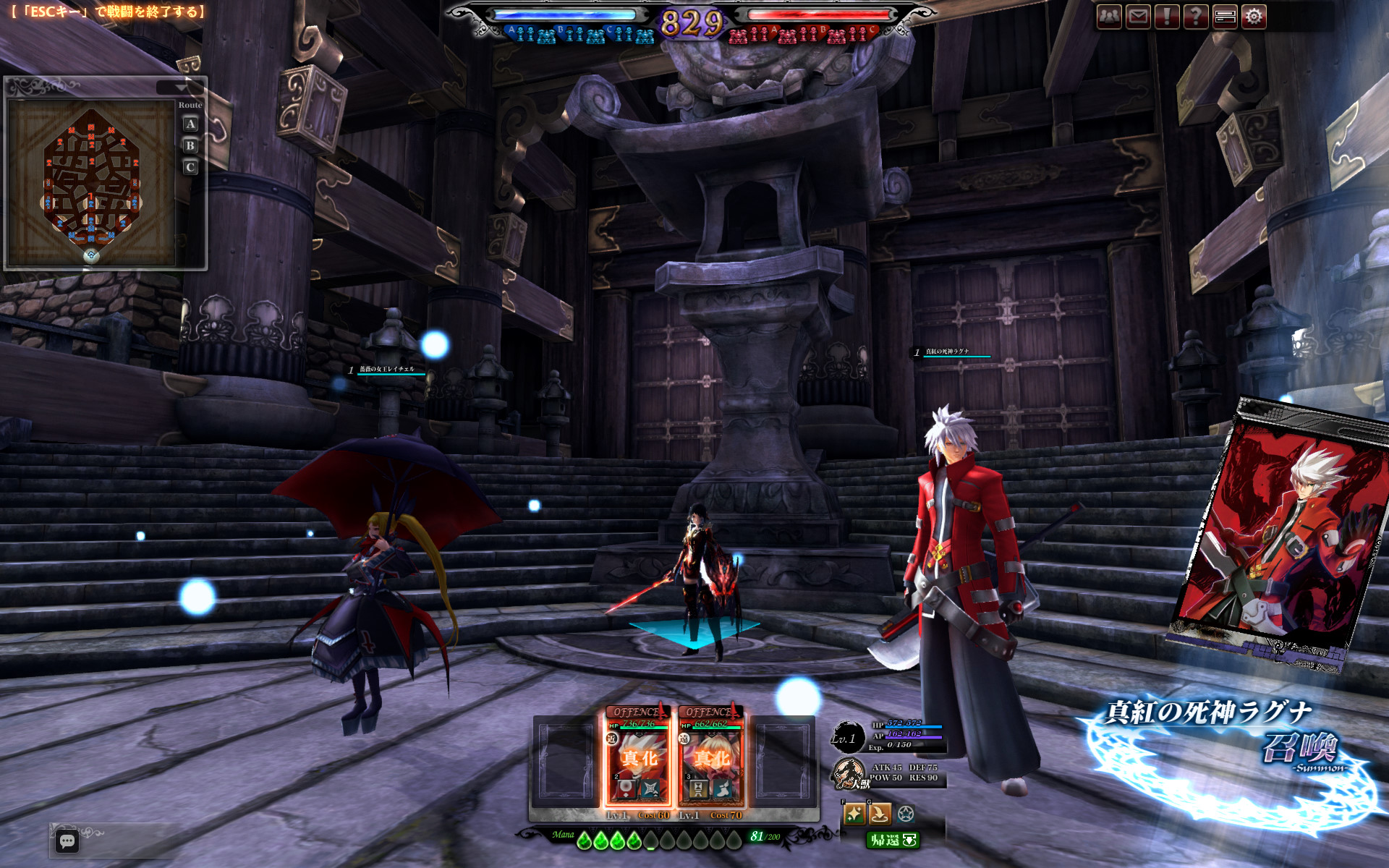This screenshot has height=868, width=1389.
Task: Click the exclamation mark notice icon
Action: [x=1167, y=17]
